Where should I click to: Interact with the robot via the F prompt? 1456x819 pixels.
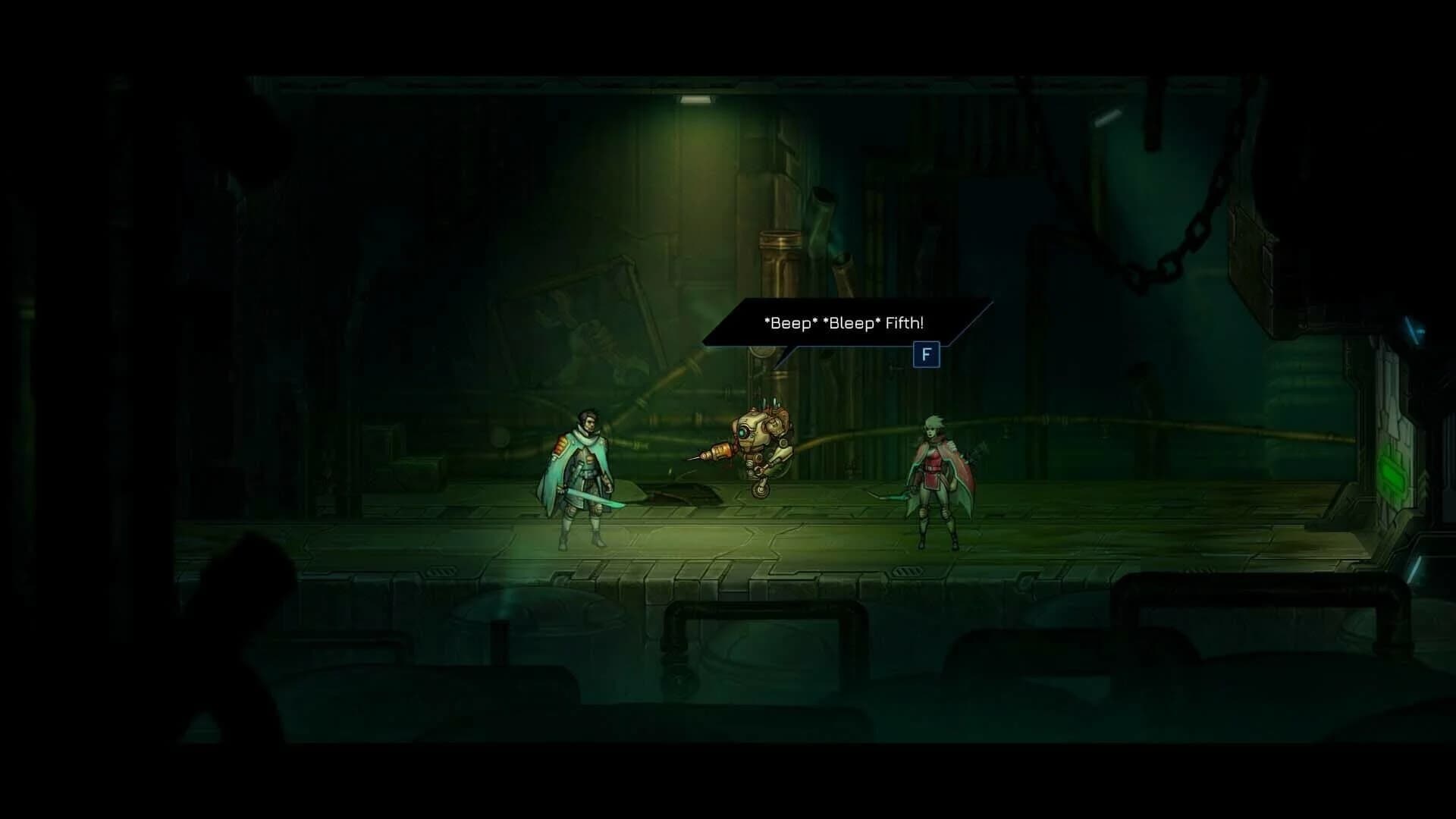click(927, 356)
